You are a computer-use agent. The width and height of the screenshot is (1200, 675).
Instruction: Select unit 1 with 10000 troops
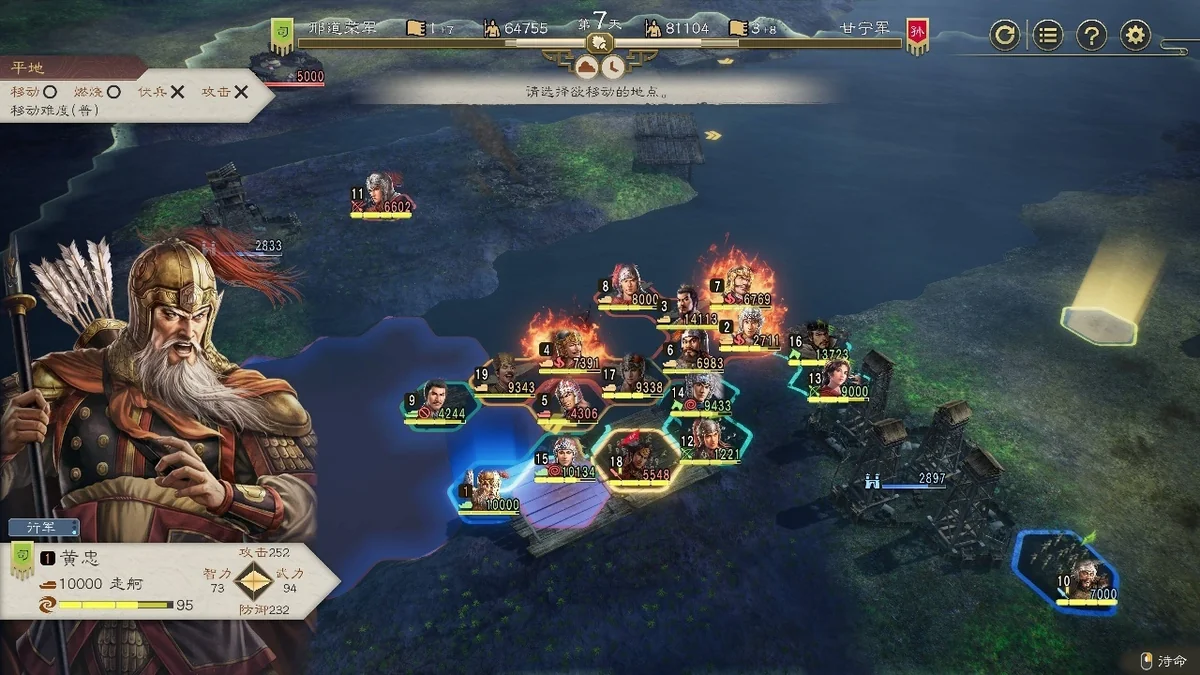[489, 492]
